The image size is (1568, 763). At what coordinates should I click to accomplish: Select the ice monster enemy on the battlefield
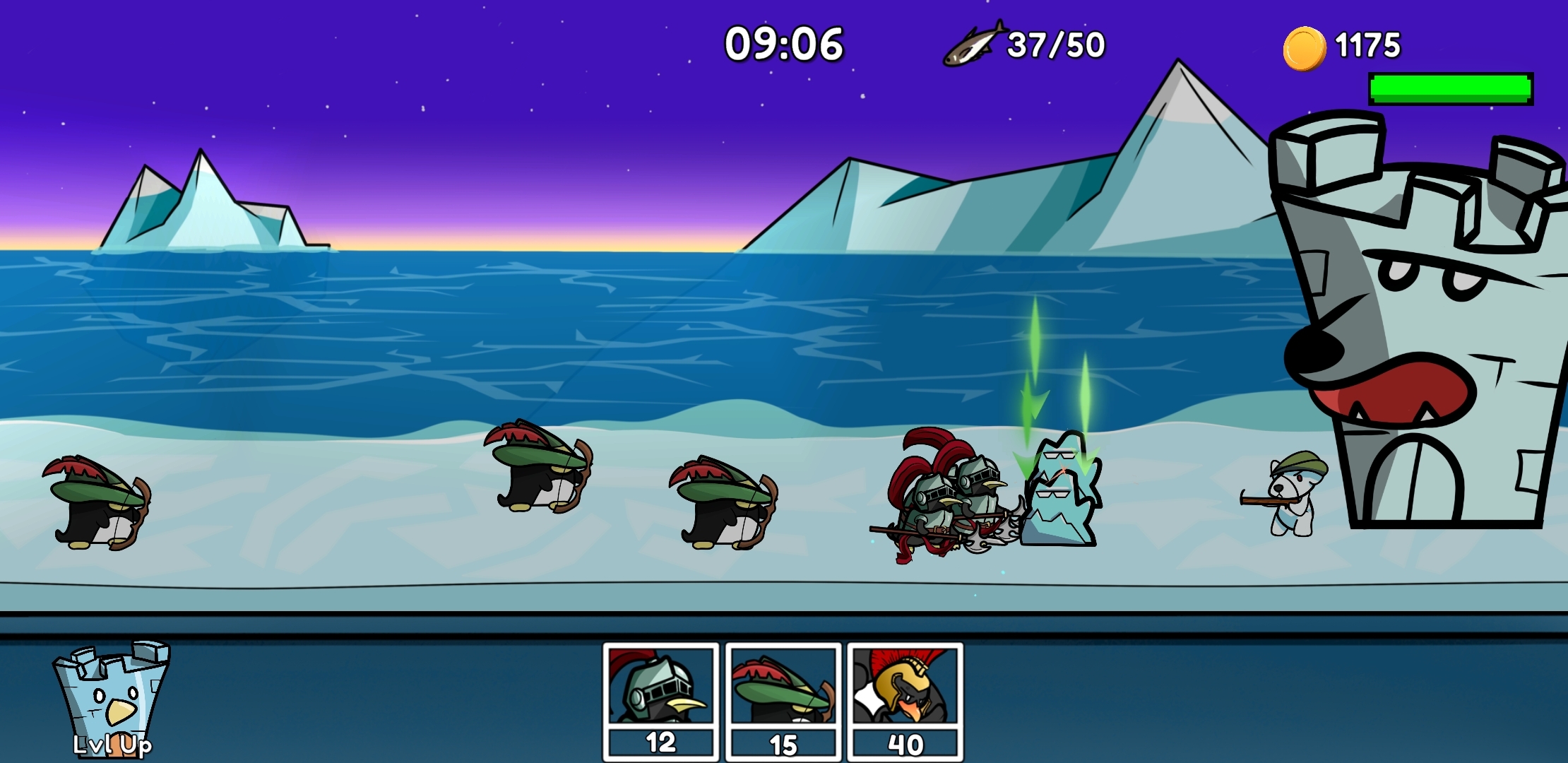click(1059, 495)
